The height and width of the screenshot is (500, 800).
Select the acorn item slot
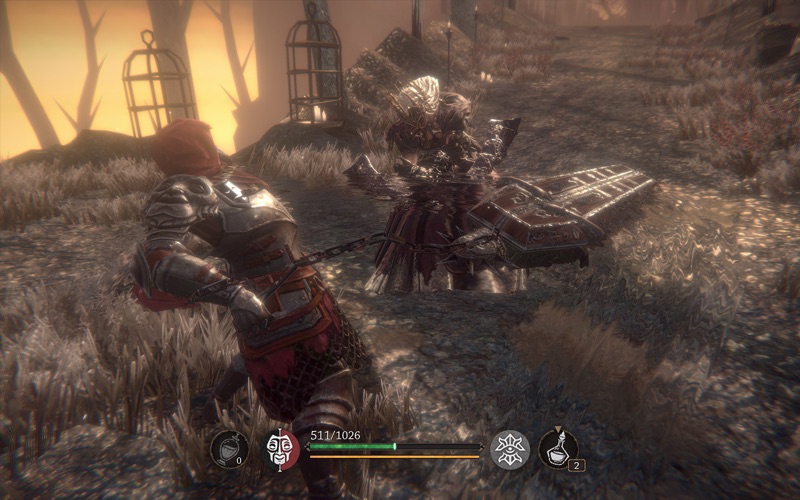point(229,449)
